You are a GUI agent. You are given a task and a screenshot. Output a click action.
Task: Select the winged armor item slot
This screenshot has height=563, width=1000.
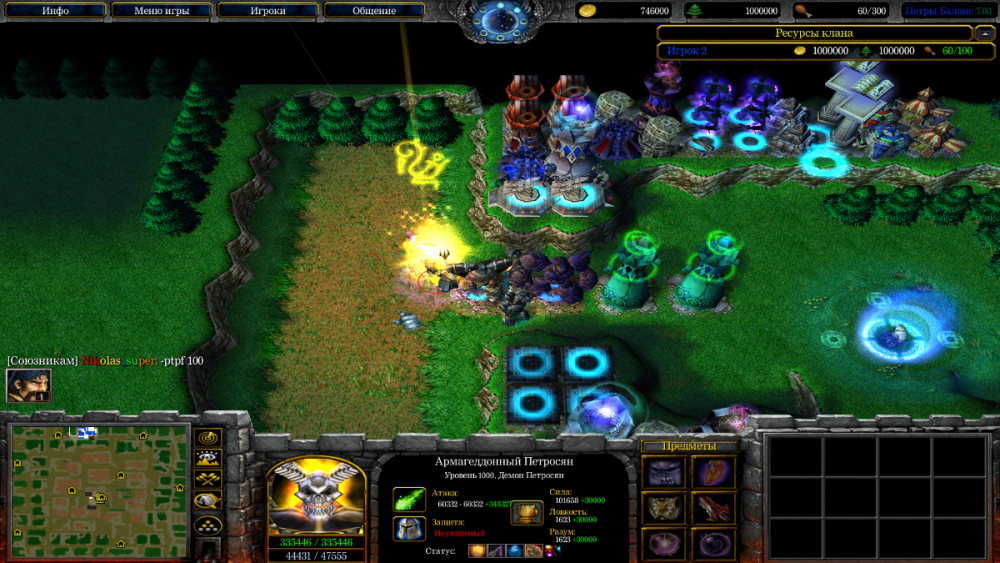tap(662, 508)
